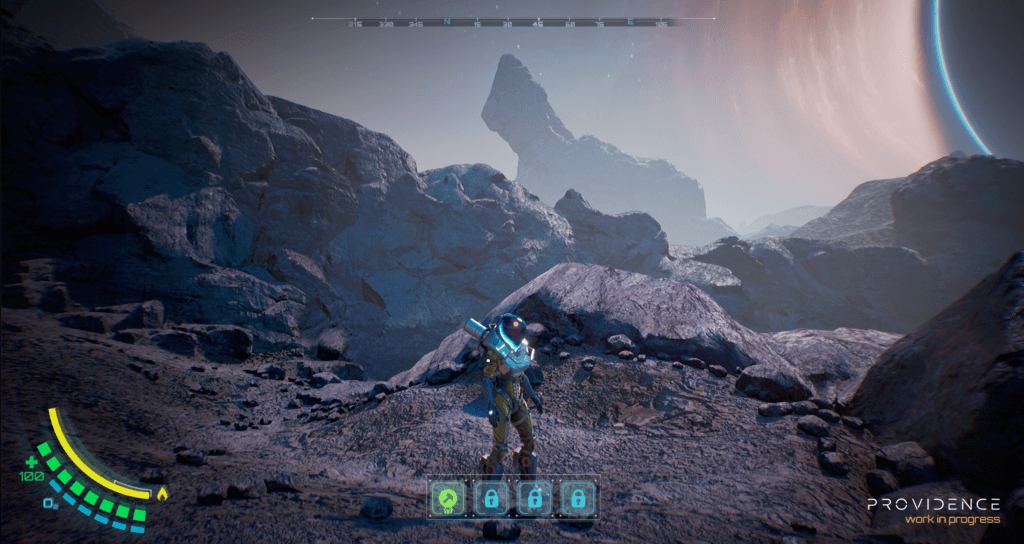The width and height of the screenshot is (1024, 544).
Task: Select the green hammer tool slot
Action: click(447, 497)
